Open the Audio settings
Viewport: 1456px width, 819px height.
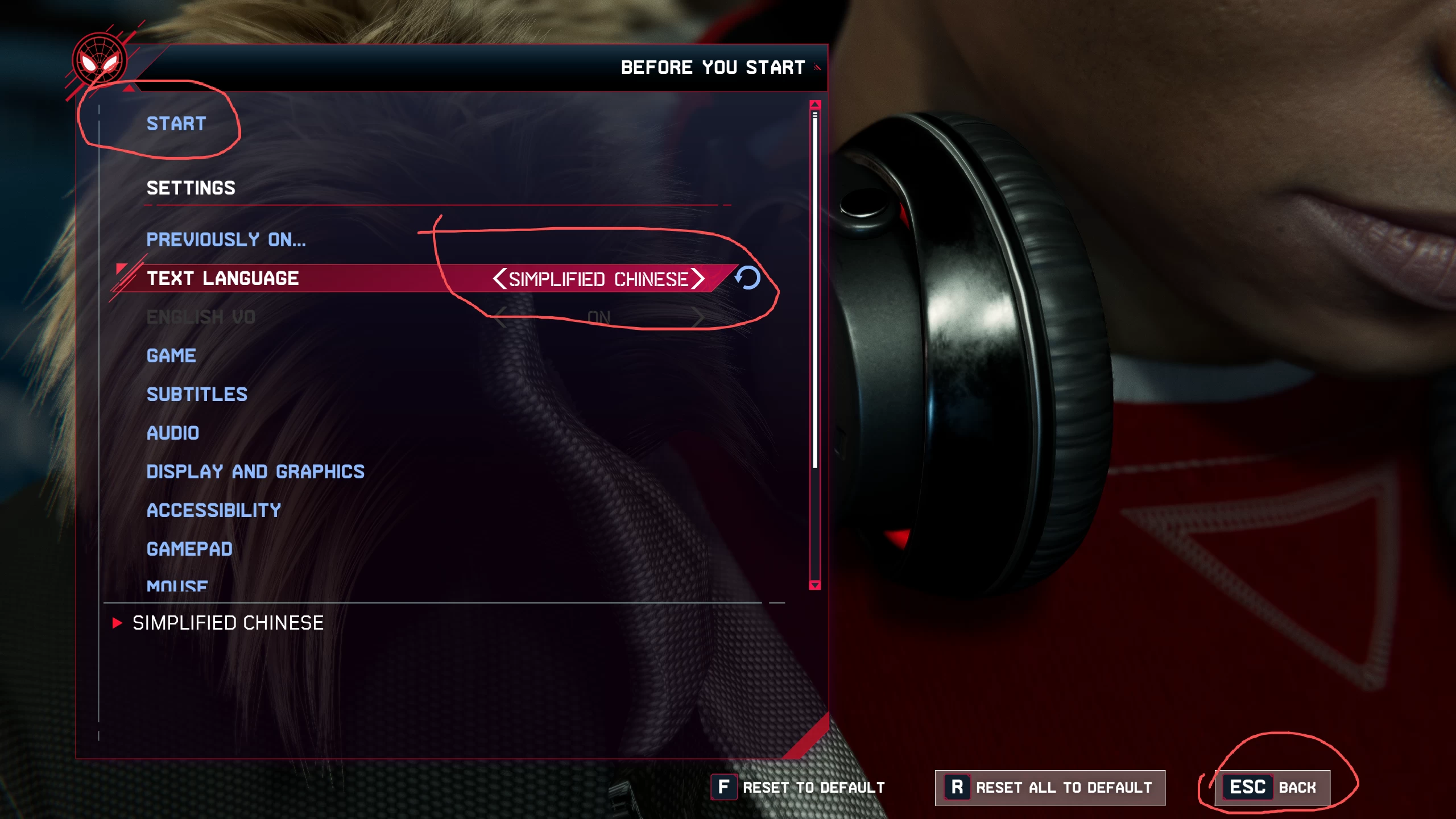coord(173,433)
